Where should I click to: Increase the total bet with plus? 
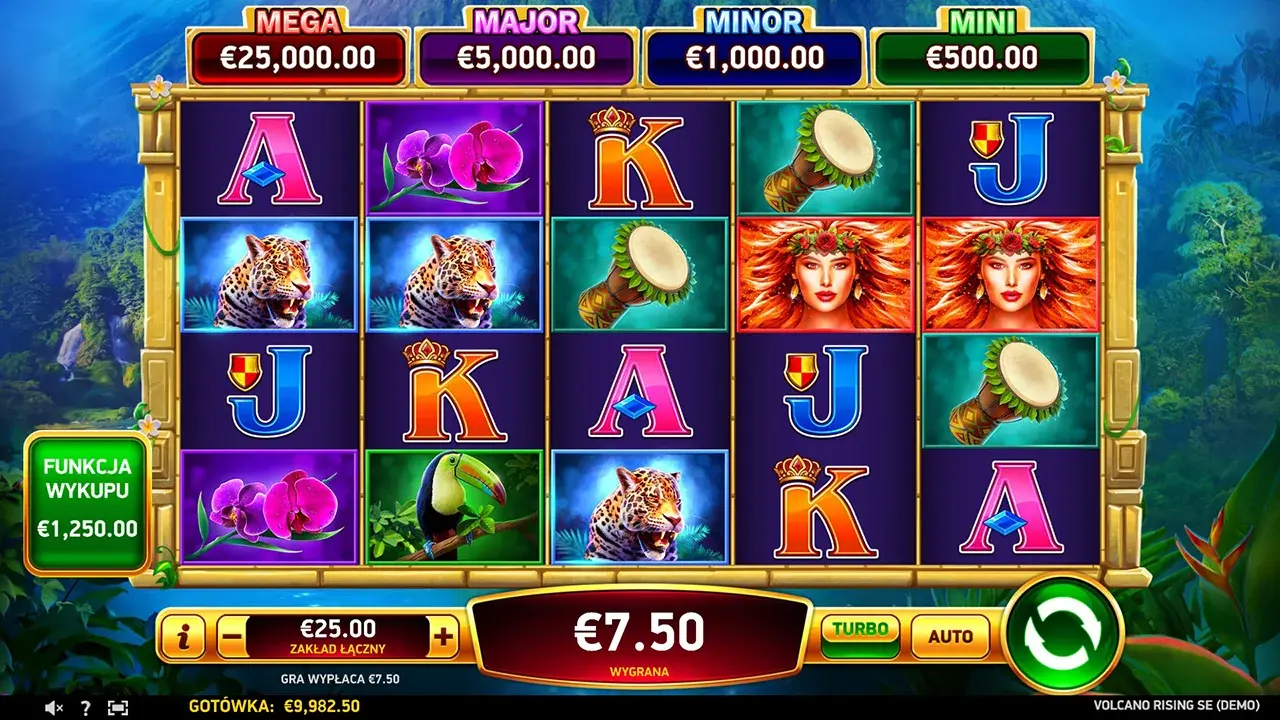click(444, 635)
